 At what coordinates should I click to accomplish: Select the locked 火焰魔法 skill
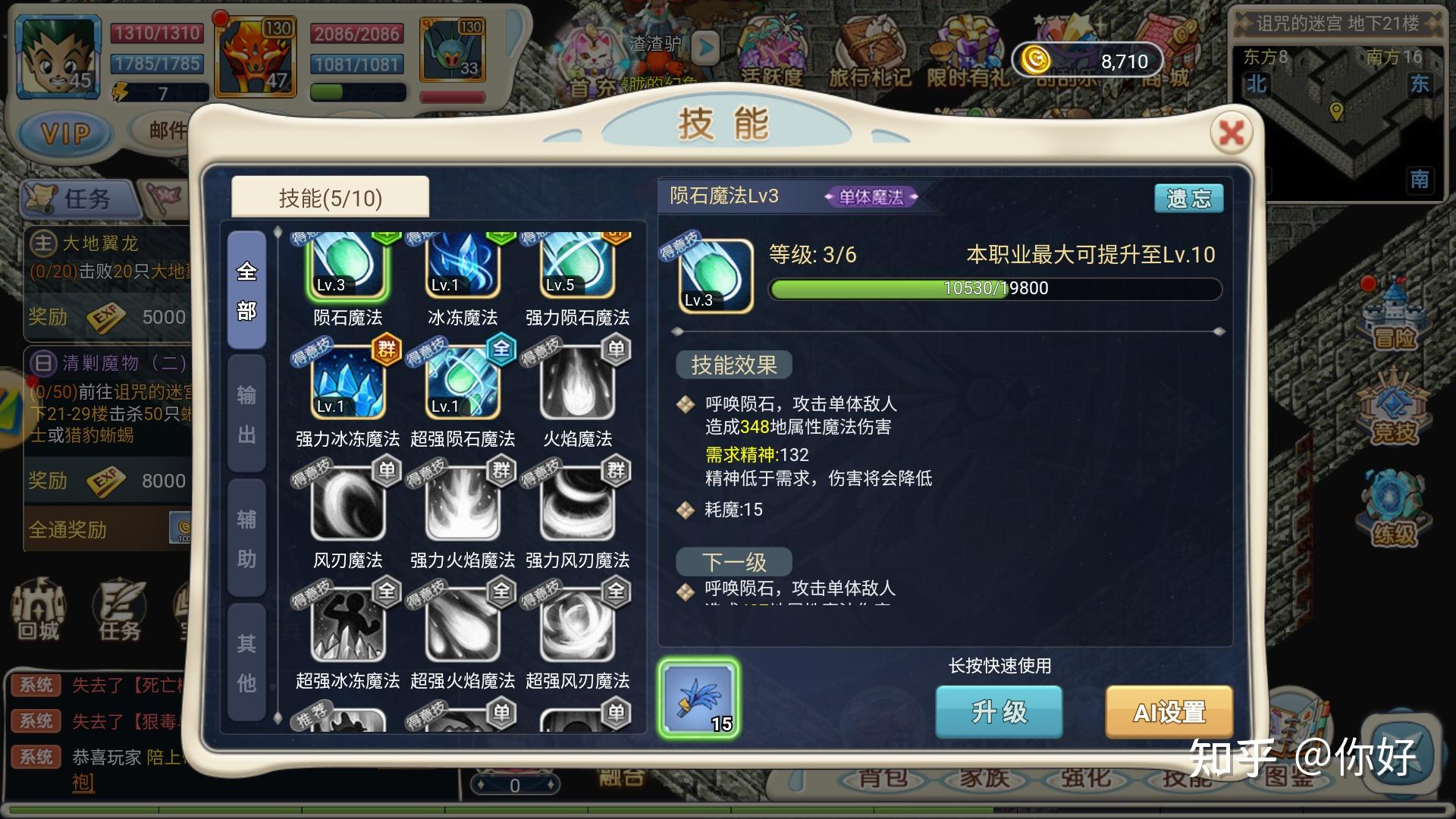577,383
